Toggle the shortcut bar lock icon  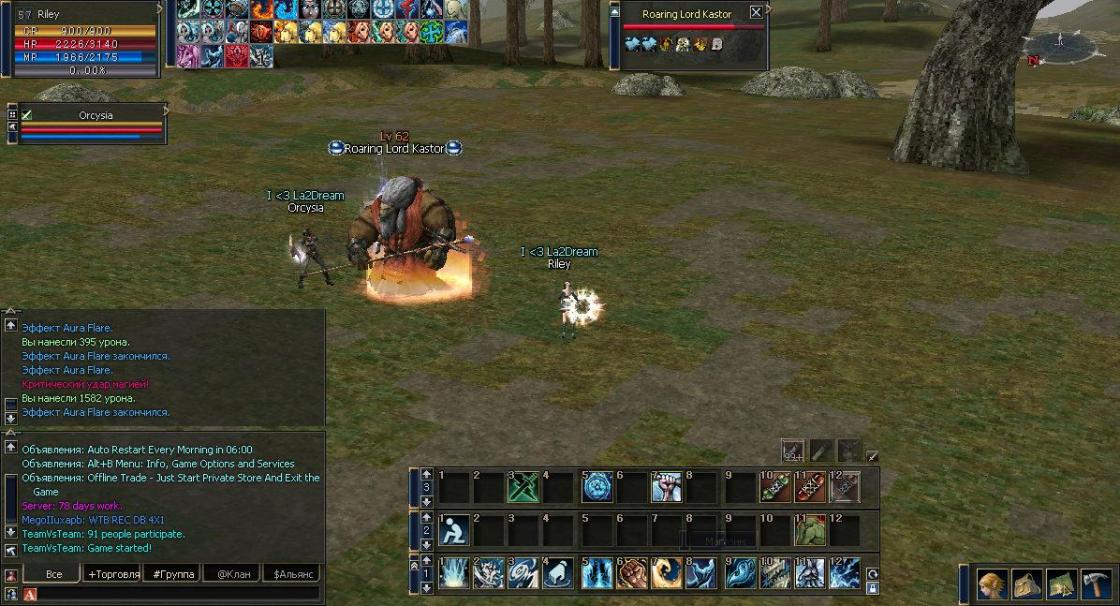pos(872,589)
